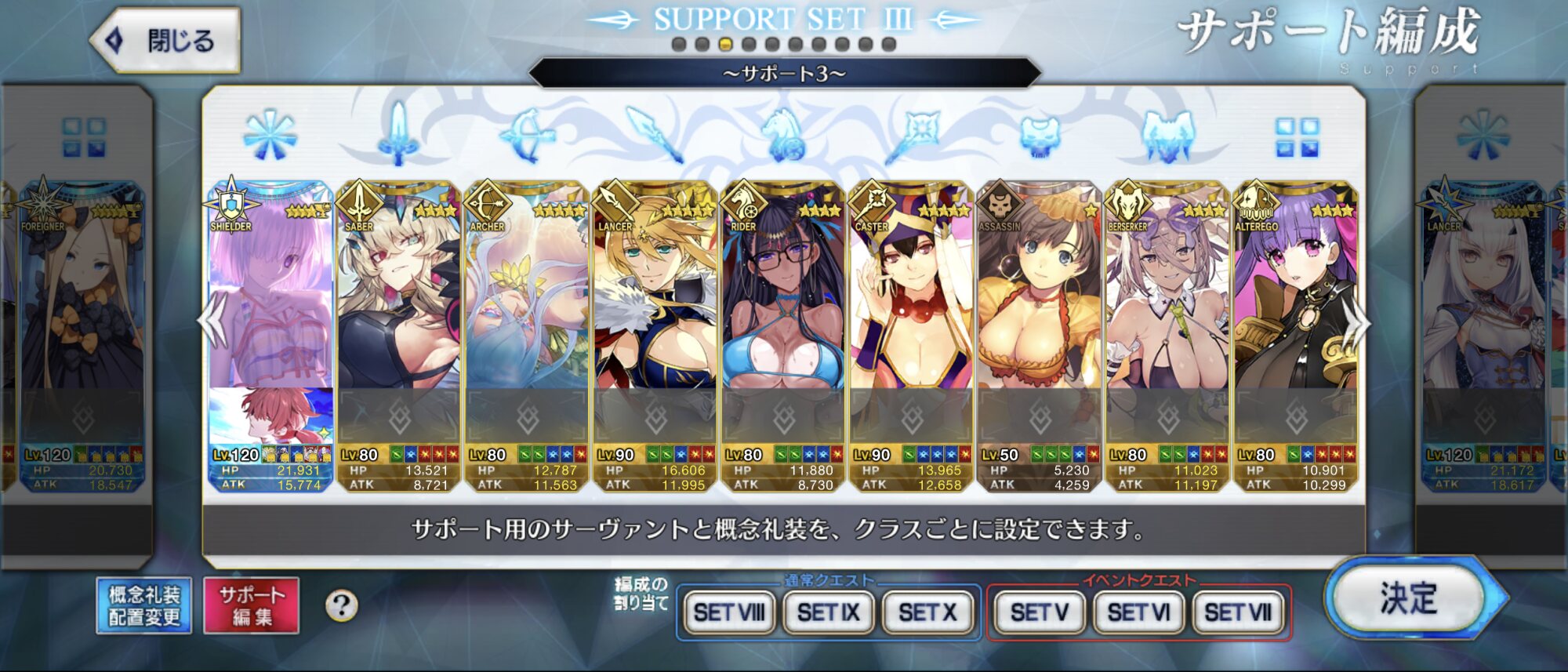This screenshot has width=1568, height=672.
Task: Choose SET VII event assignment button
Action: point(1237,612)
